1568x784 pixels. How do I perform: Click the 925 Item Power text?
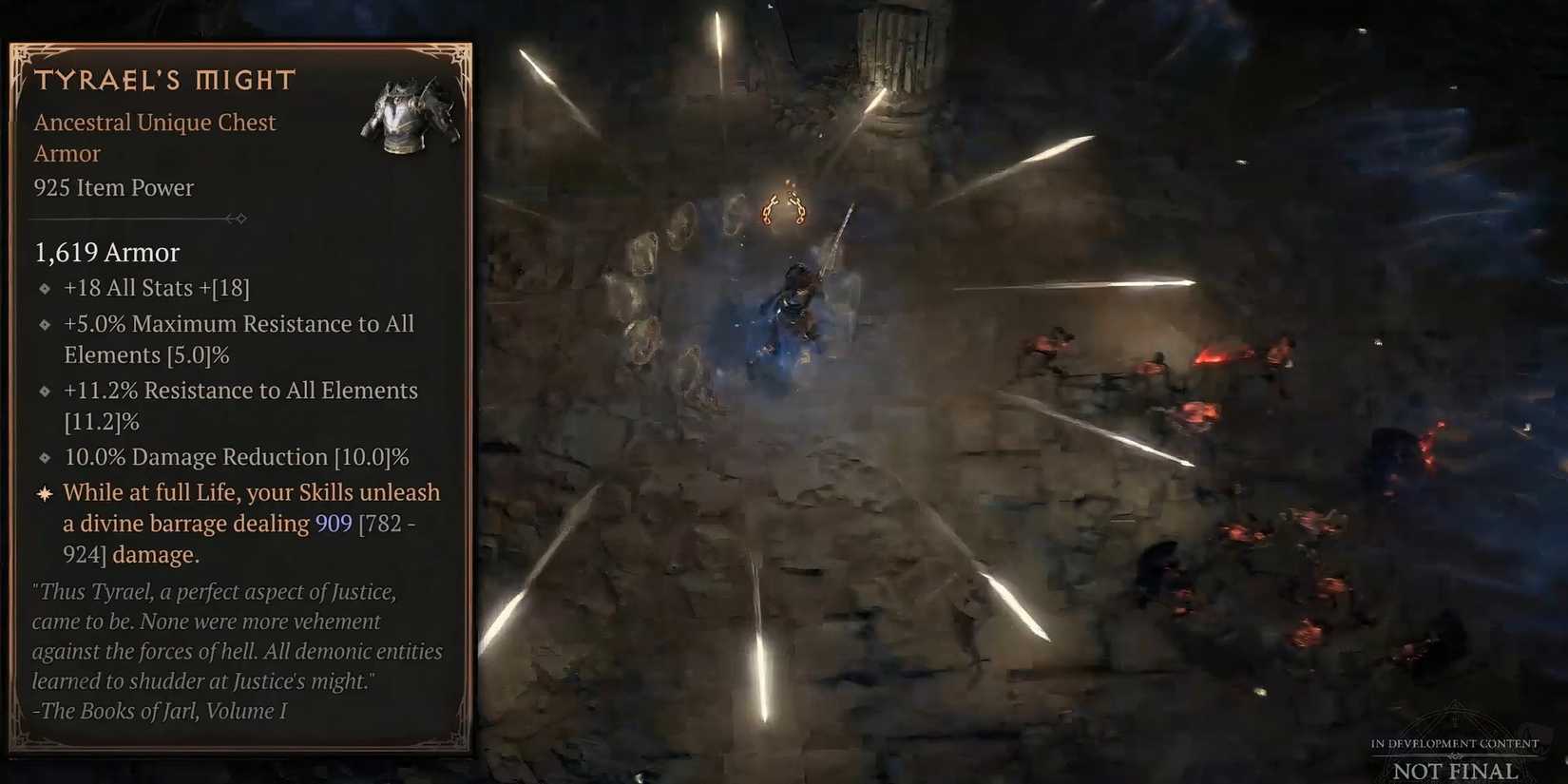click(x=113, y=188)
